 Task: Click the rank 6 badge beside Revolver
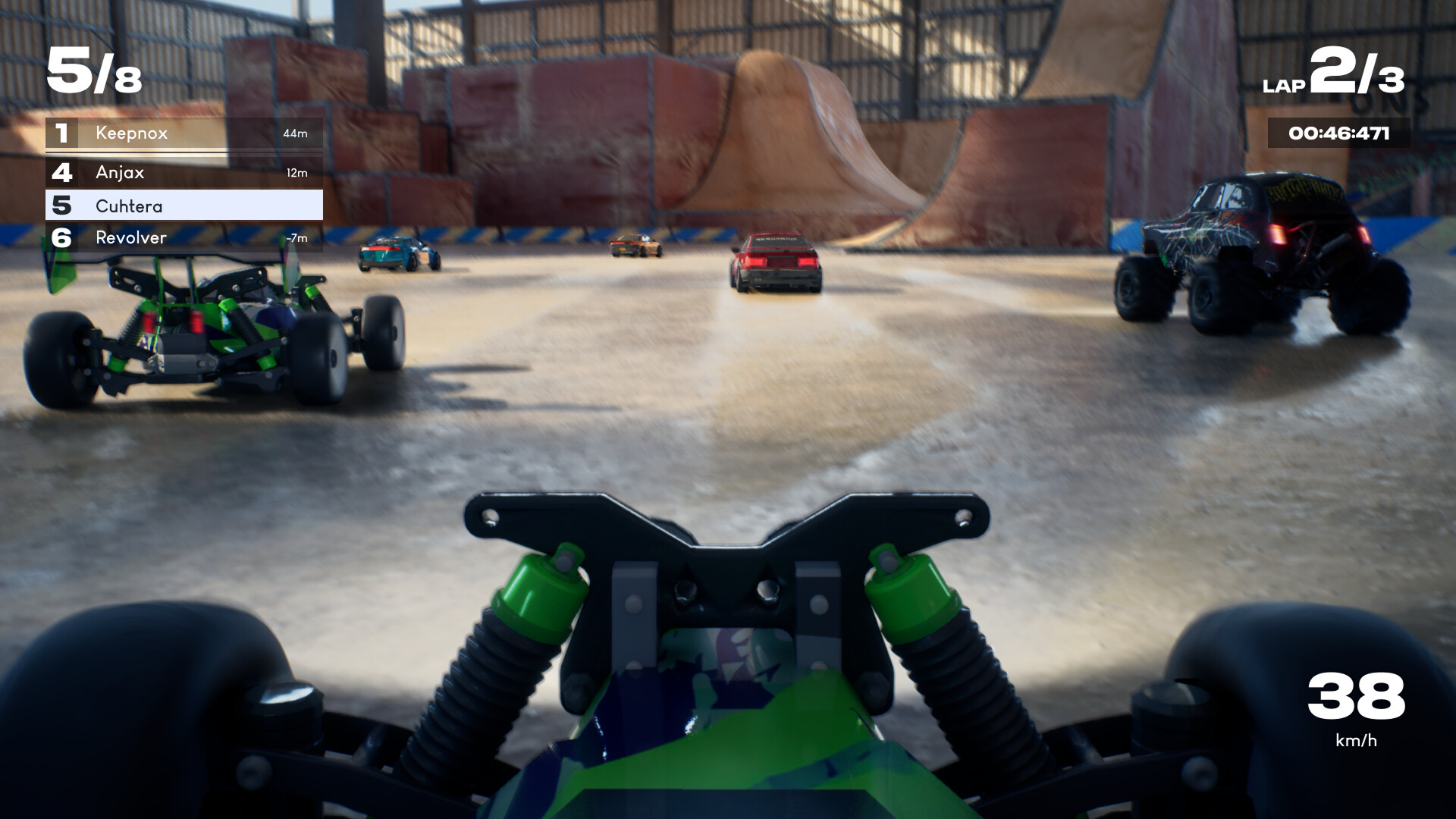62,237
